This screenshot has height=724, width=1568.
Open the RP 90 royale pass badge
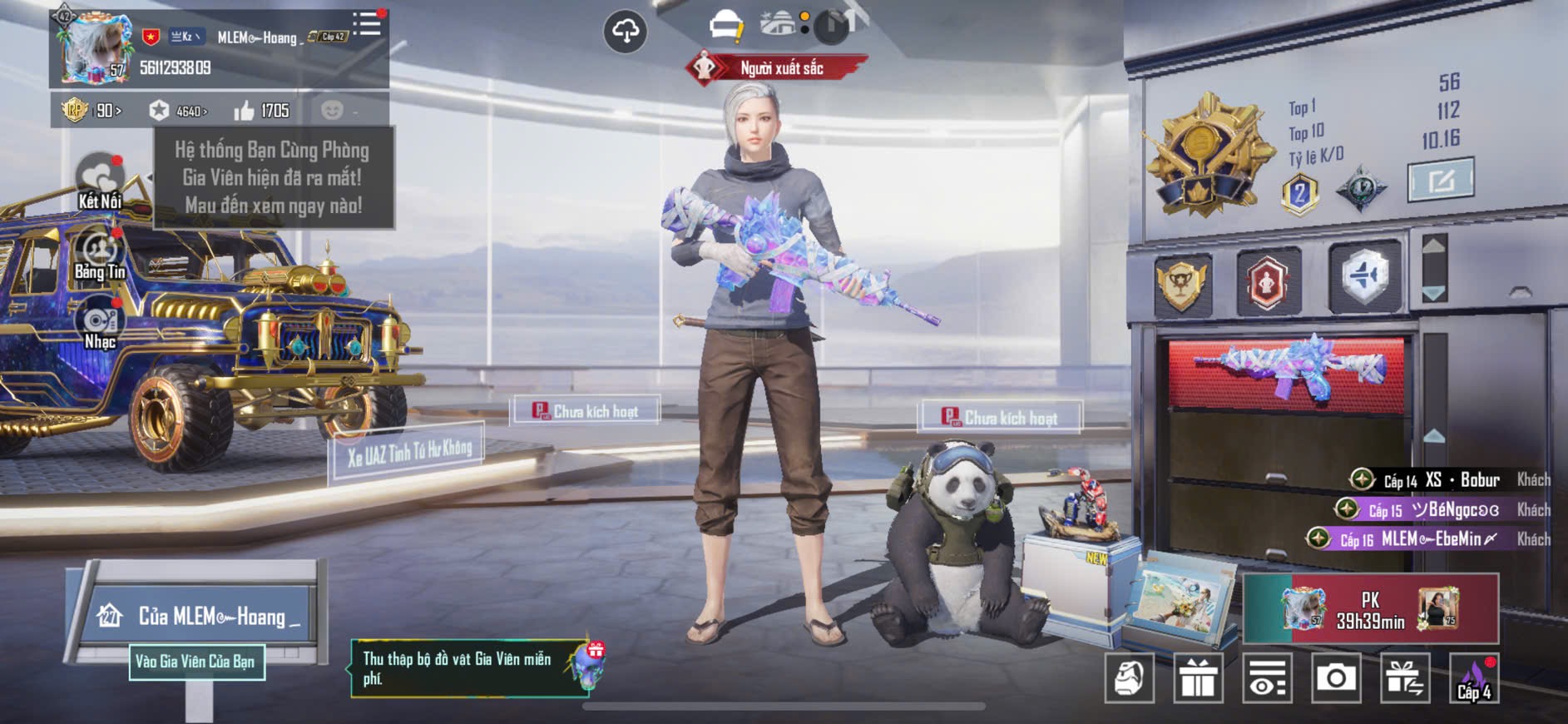point(91,110)
